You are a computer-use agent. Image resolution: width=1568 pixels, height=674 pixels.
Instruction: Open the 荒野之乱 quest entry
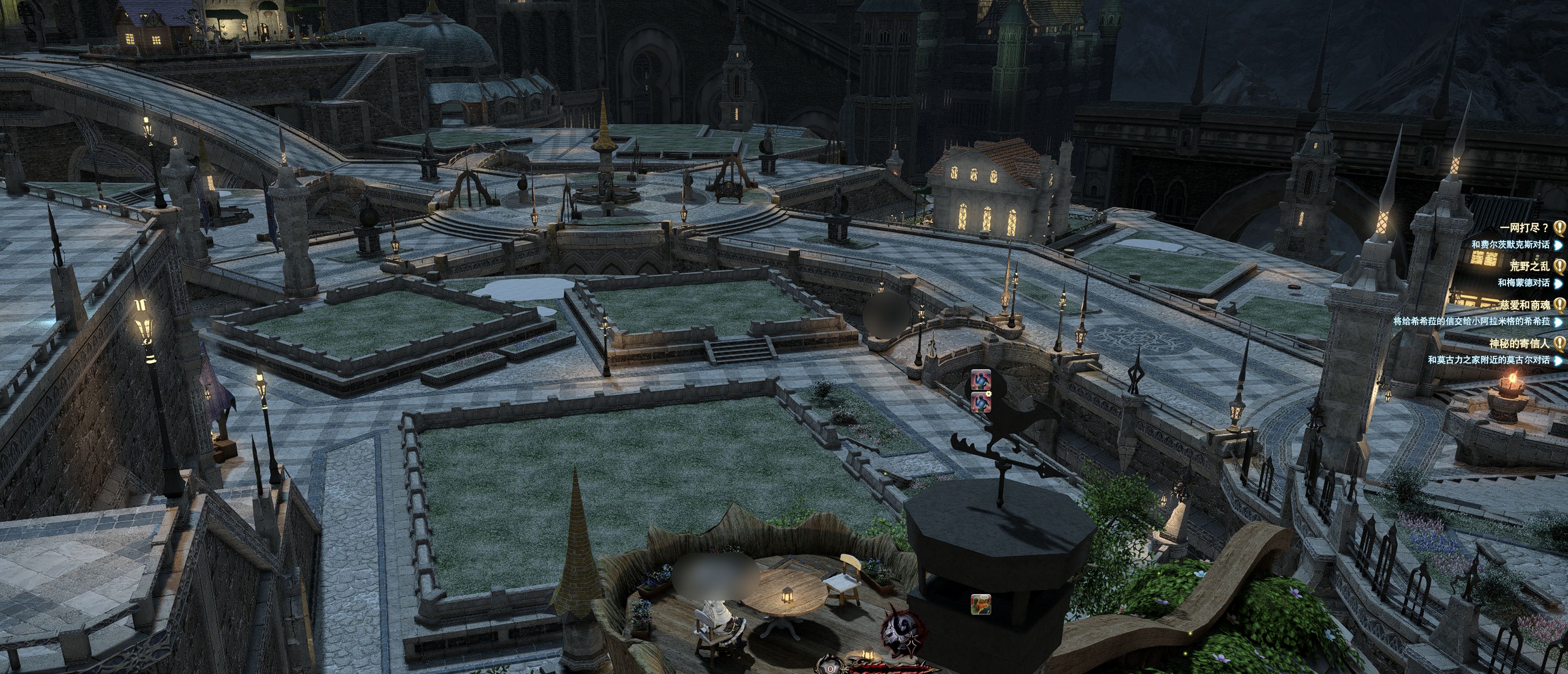(x=1529, y=266)
